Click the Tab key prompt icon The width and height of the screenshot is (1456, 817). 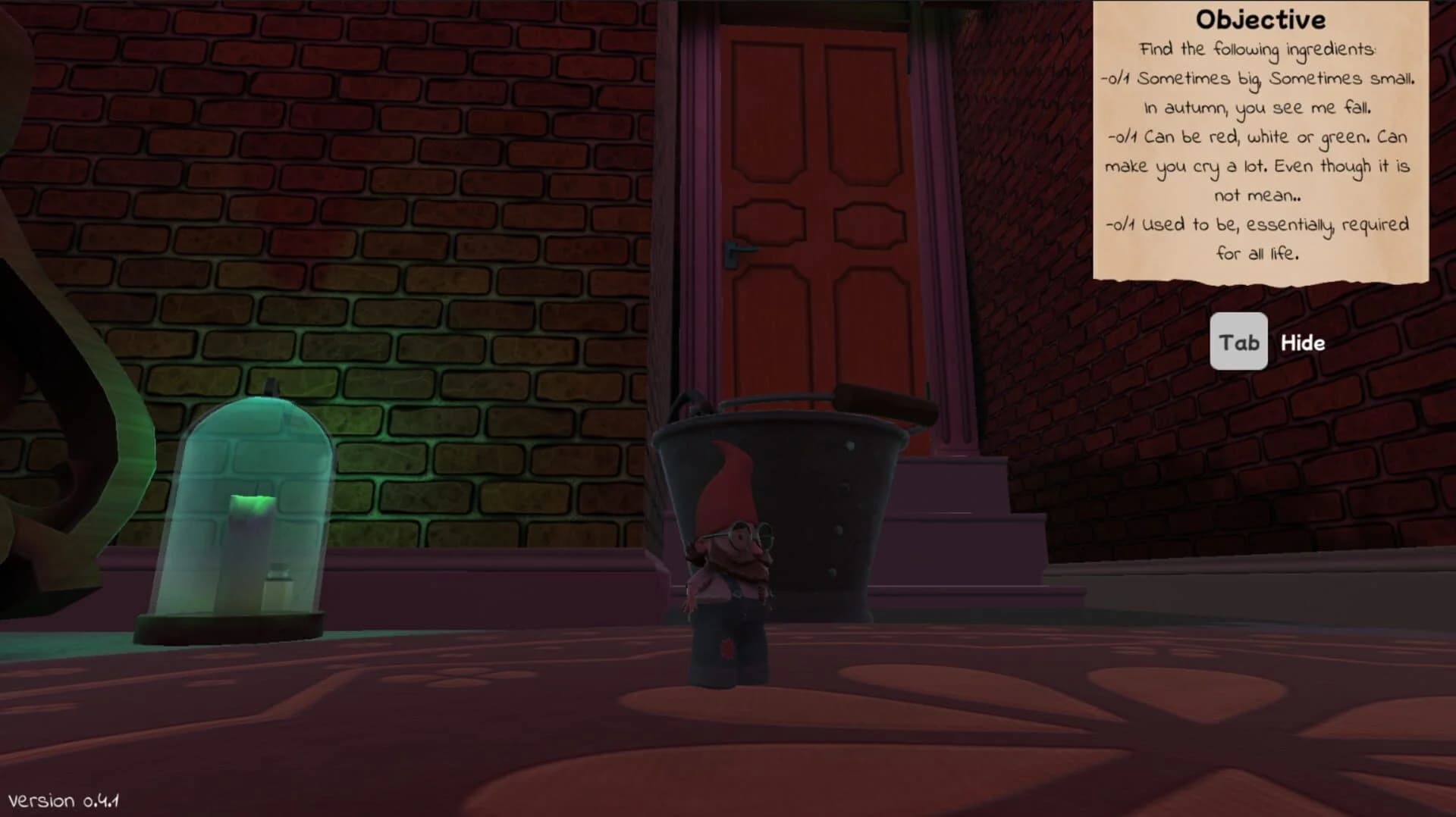[x=1239, y=342]
